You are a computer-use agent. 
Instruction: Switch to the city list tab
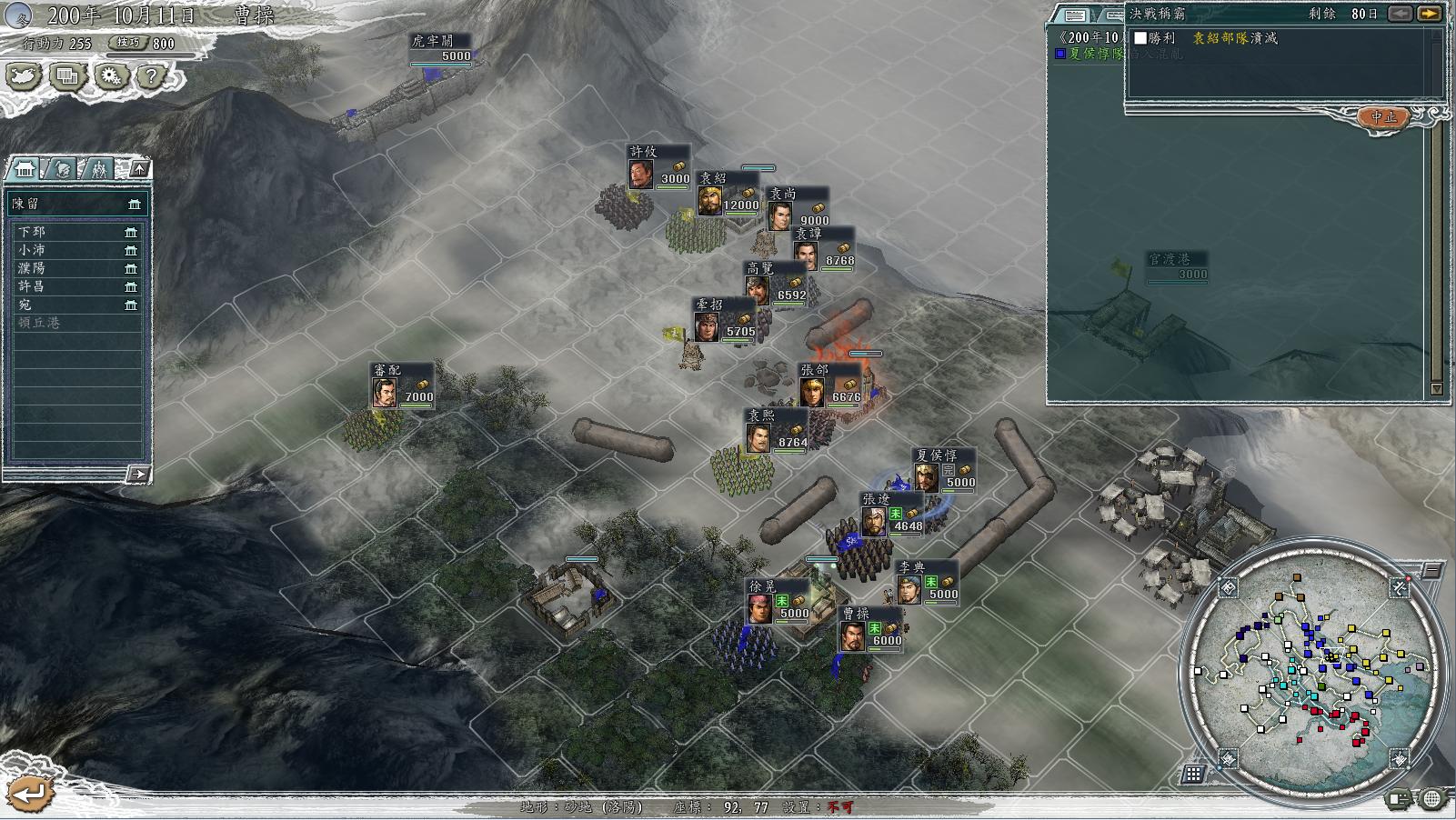[x=25, y=169]
